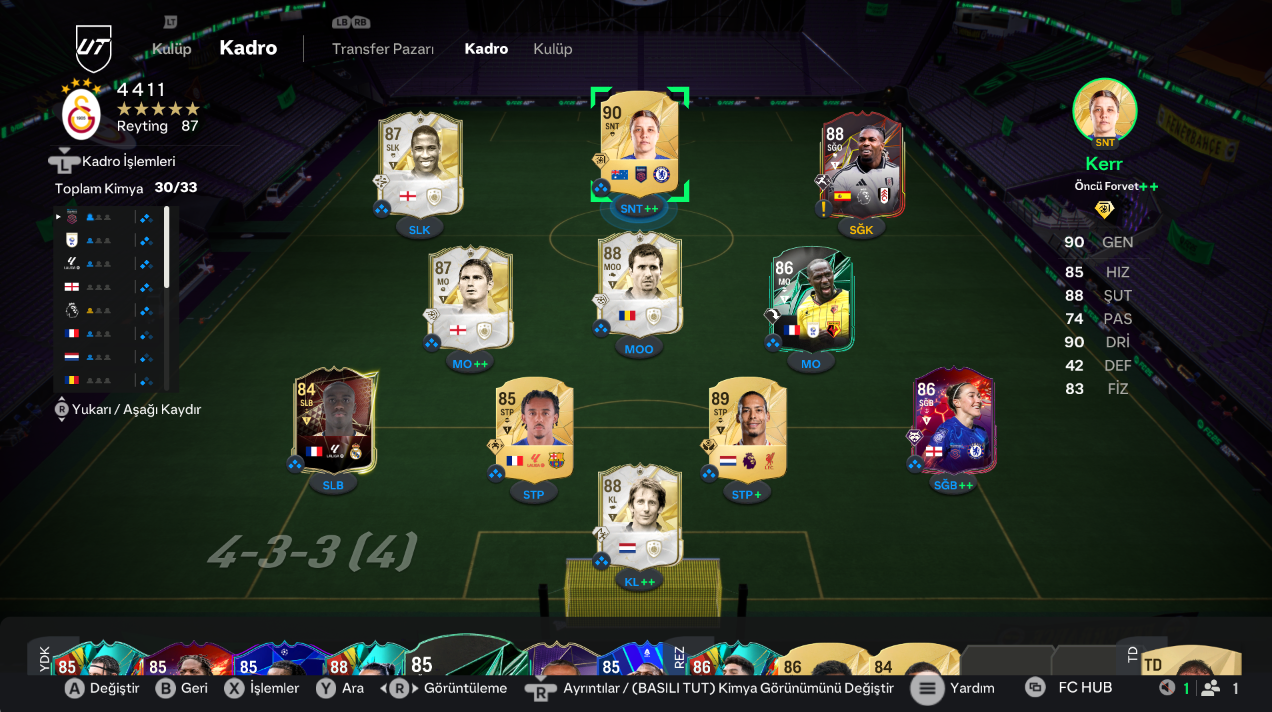Select Kerr's 90-rated SNT card
Image resolution: width=1272 pixels, height=712 pixels.
pos(639,143)
